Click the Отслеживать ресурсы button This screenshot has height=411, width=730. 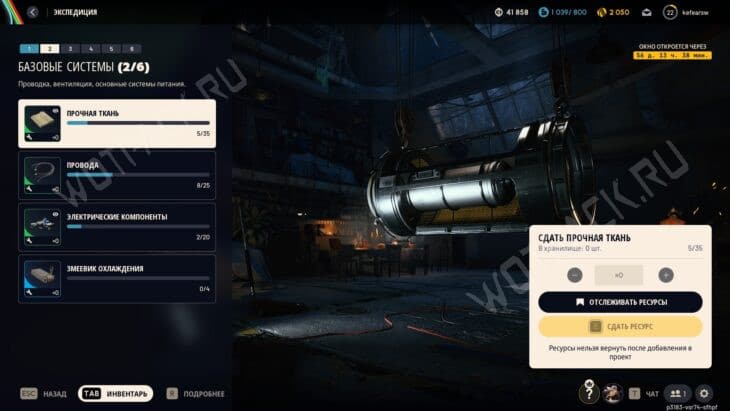click(x=620, y=301)
